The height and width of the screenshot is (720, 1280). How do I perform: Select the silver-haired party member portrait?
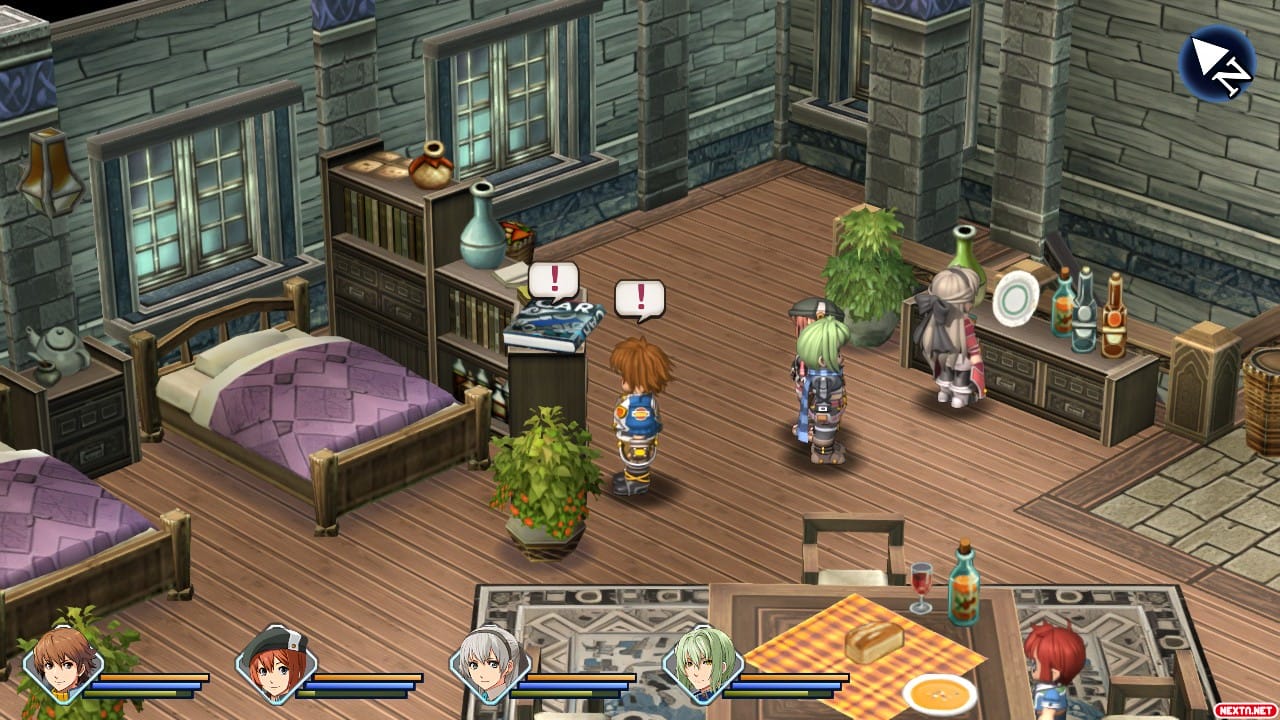488,664
